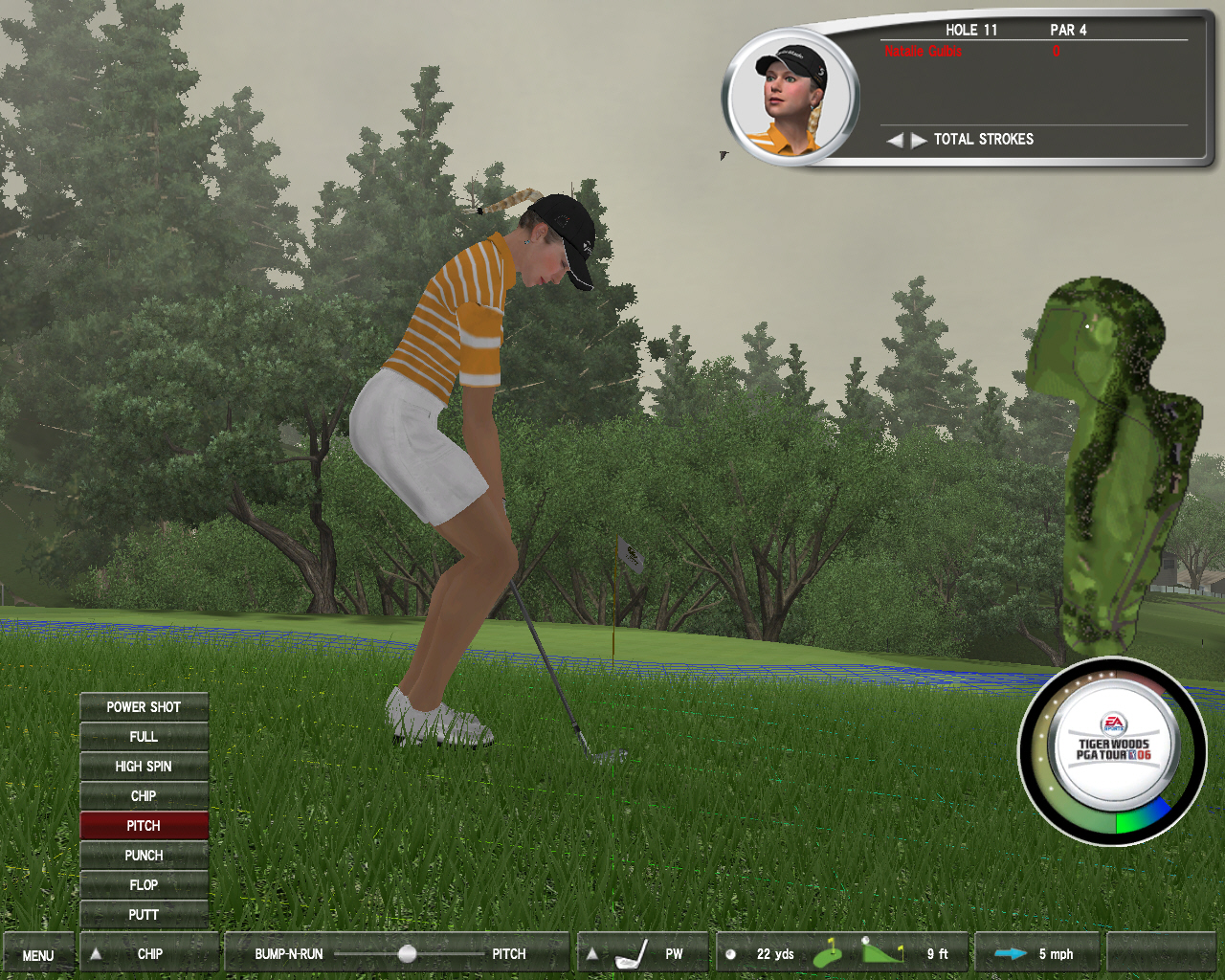Click the hole overview minimap
The image size is (1225, 980).
1114,459
